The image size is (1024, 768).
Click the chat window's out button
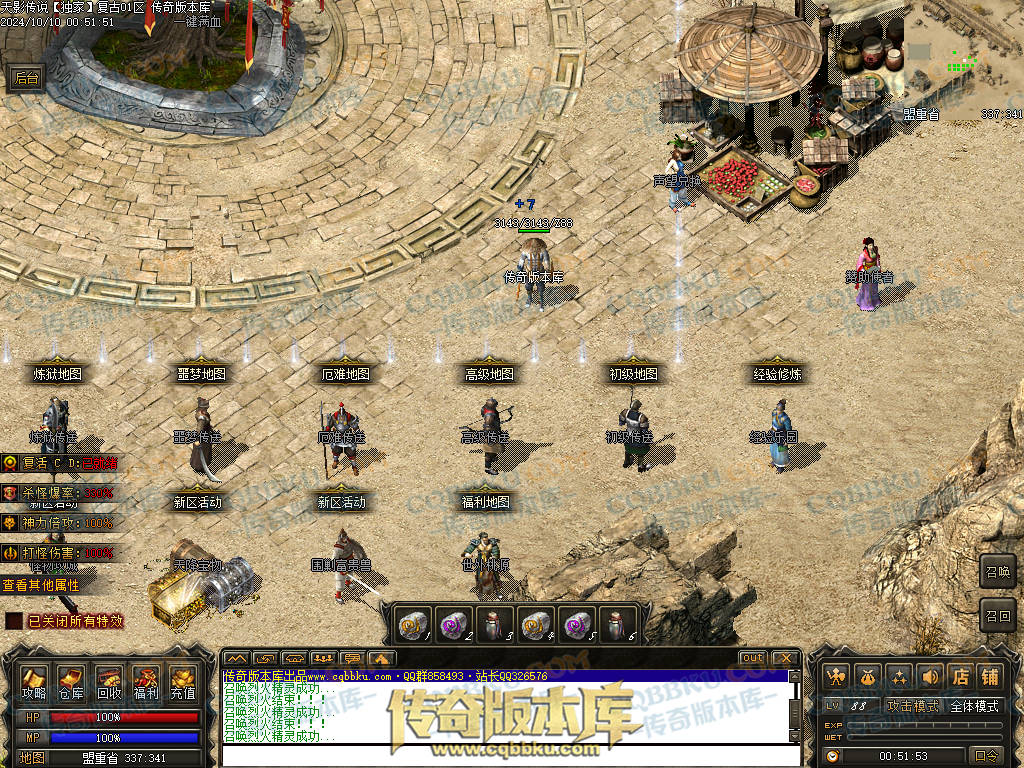pos(753,658)
